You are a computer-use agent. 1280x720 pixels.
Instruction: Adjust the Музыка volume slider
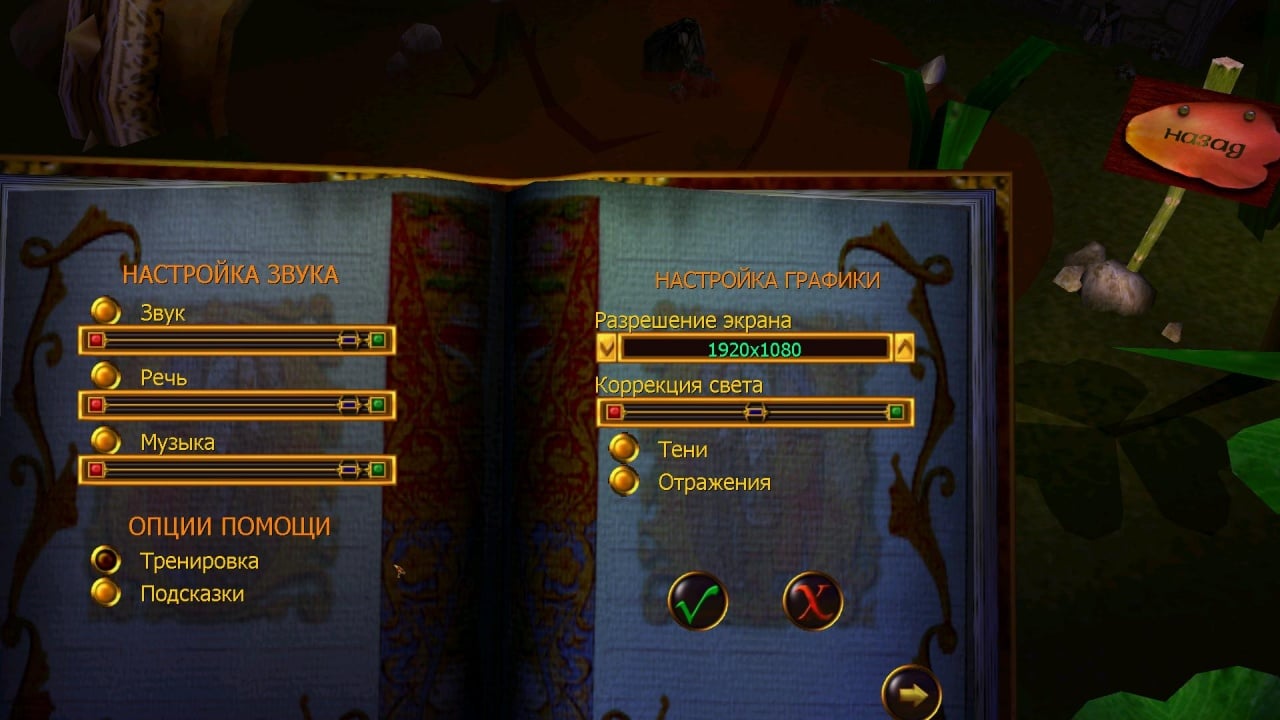[x=348, y=469]
